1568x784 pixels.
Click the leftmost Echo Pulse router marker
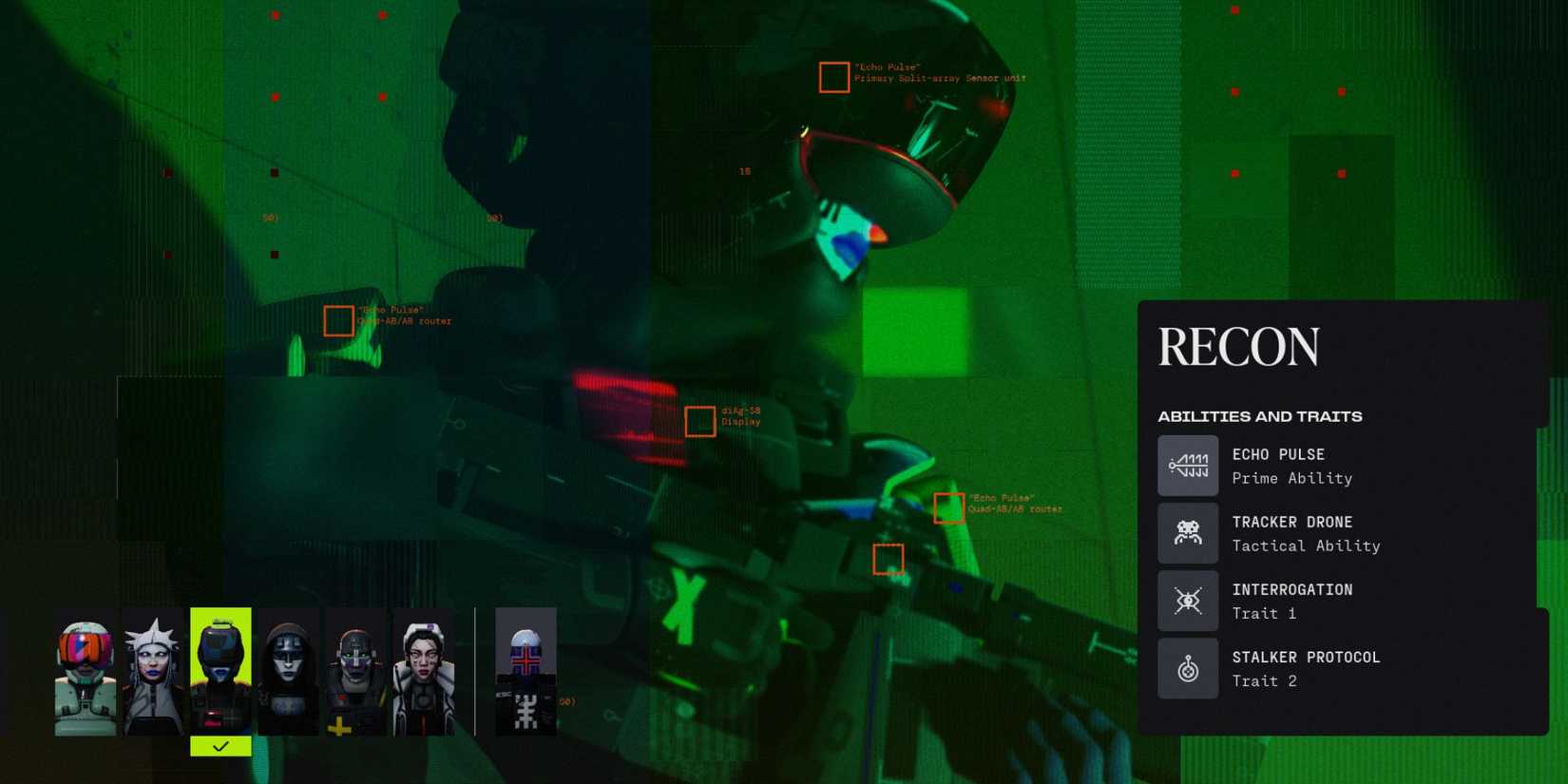[x=338, y=321]
